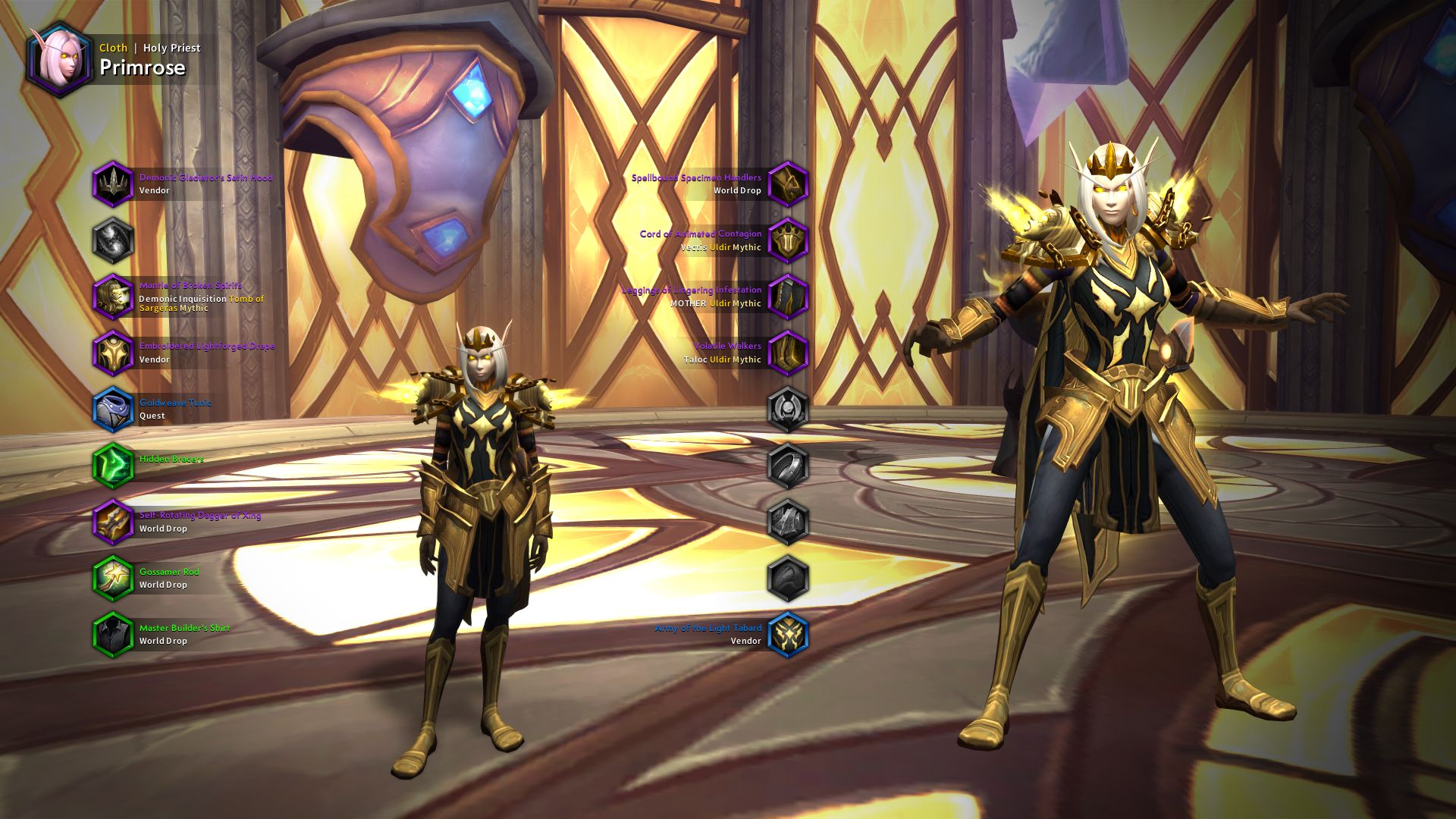Click the Cord of Animated Contagion belt icon
This screenshot has width=1456, height=819.
(789, 240)
